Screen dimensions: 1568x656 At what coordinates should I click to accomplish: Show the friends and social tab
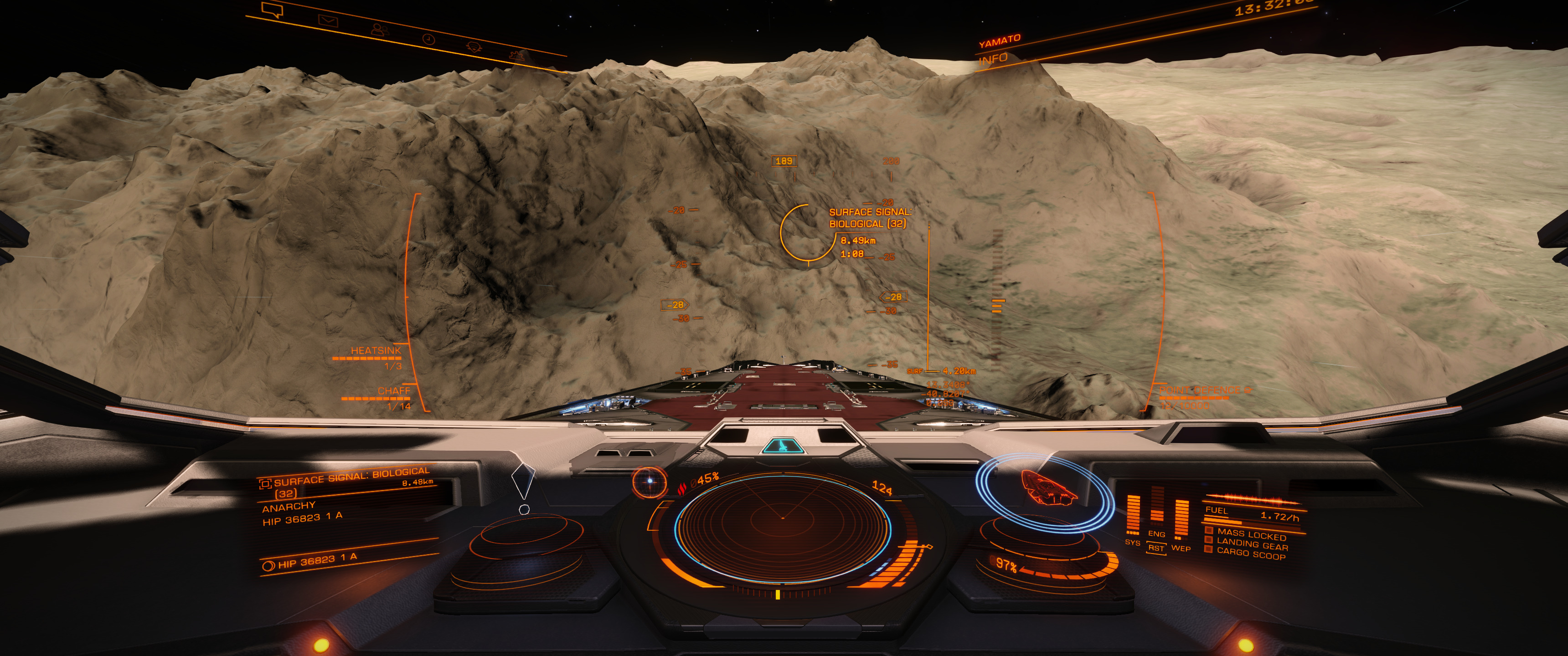coord(379,29)
